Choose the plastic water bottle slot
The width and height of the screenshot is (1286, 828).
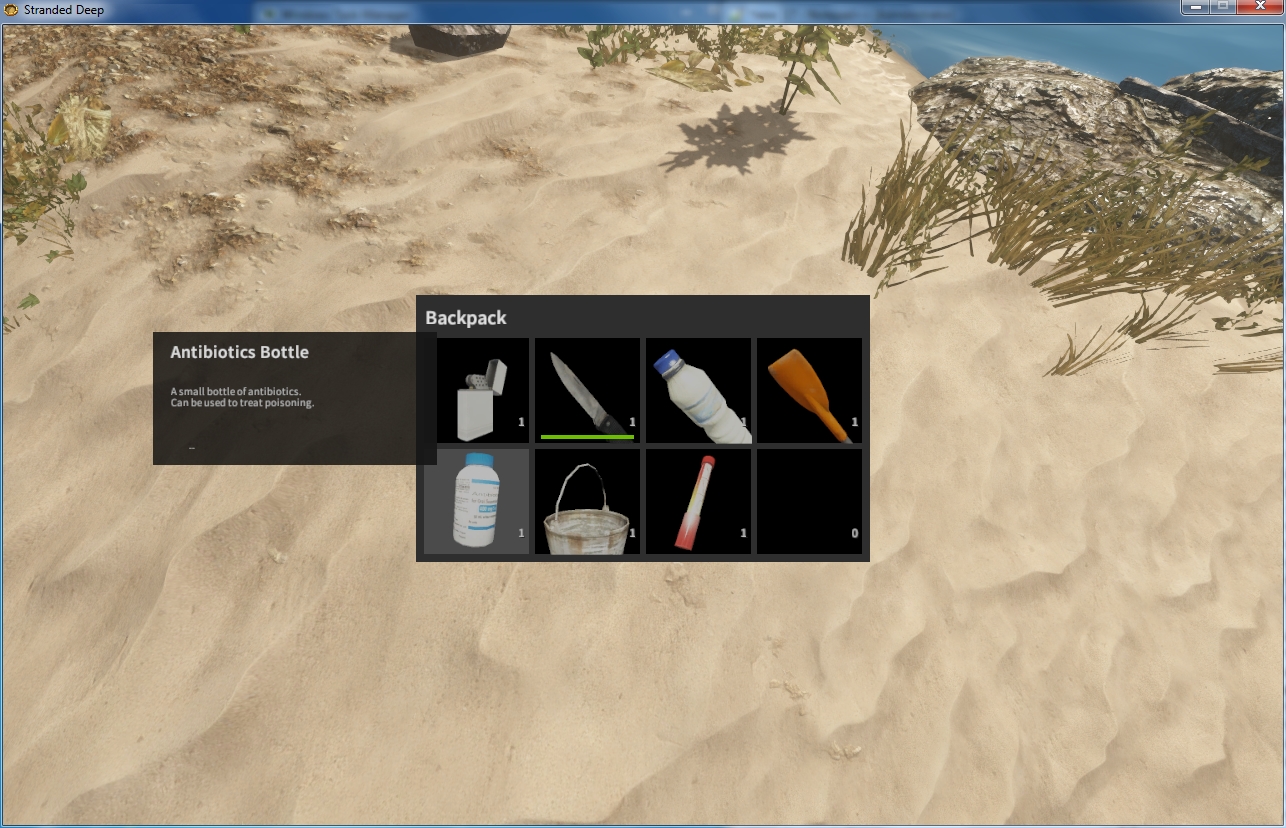click(698, 391)
